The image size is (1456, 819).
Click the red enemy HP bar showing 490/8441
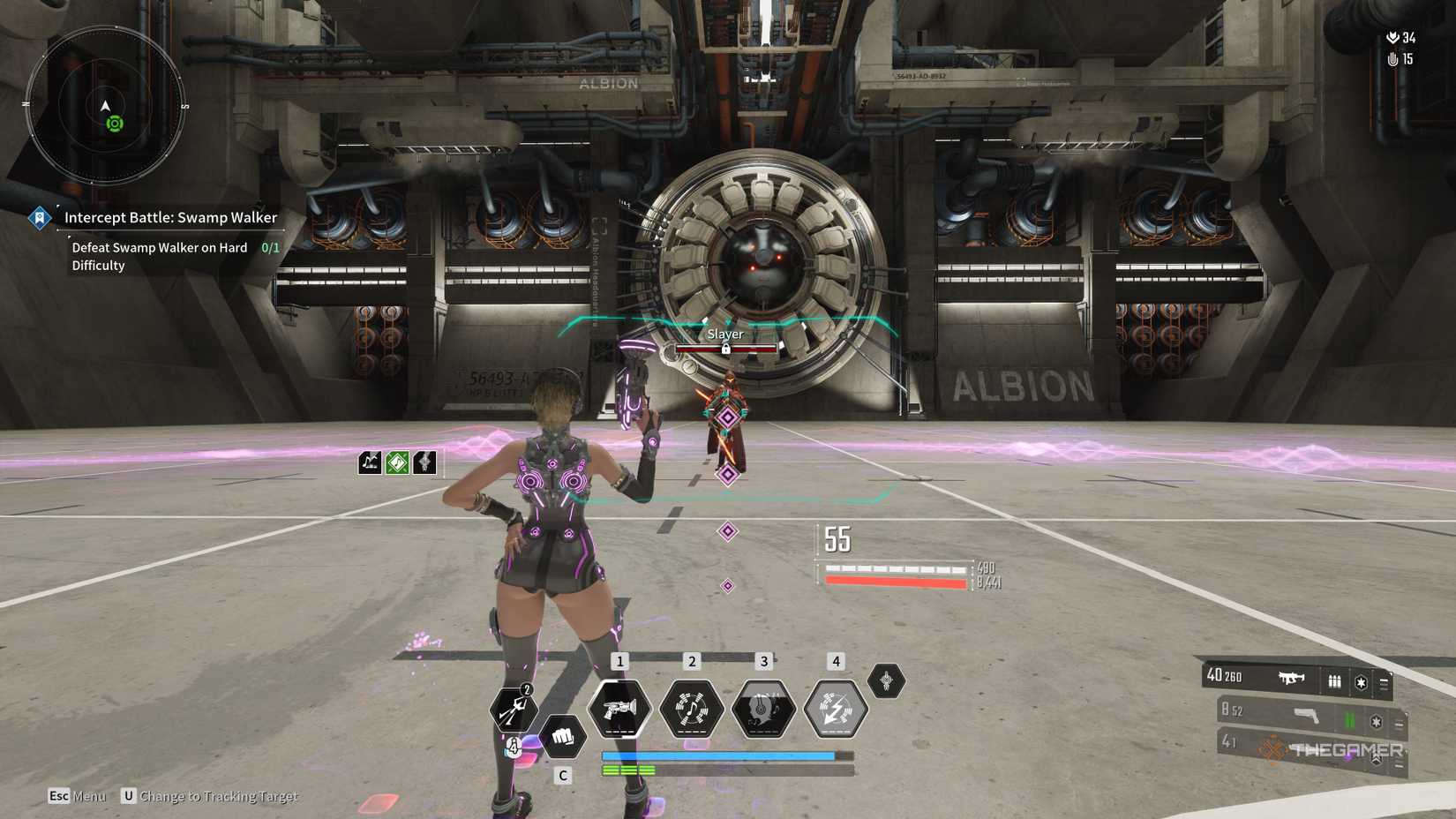[896, 581]
